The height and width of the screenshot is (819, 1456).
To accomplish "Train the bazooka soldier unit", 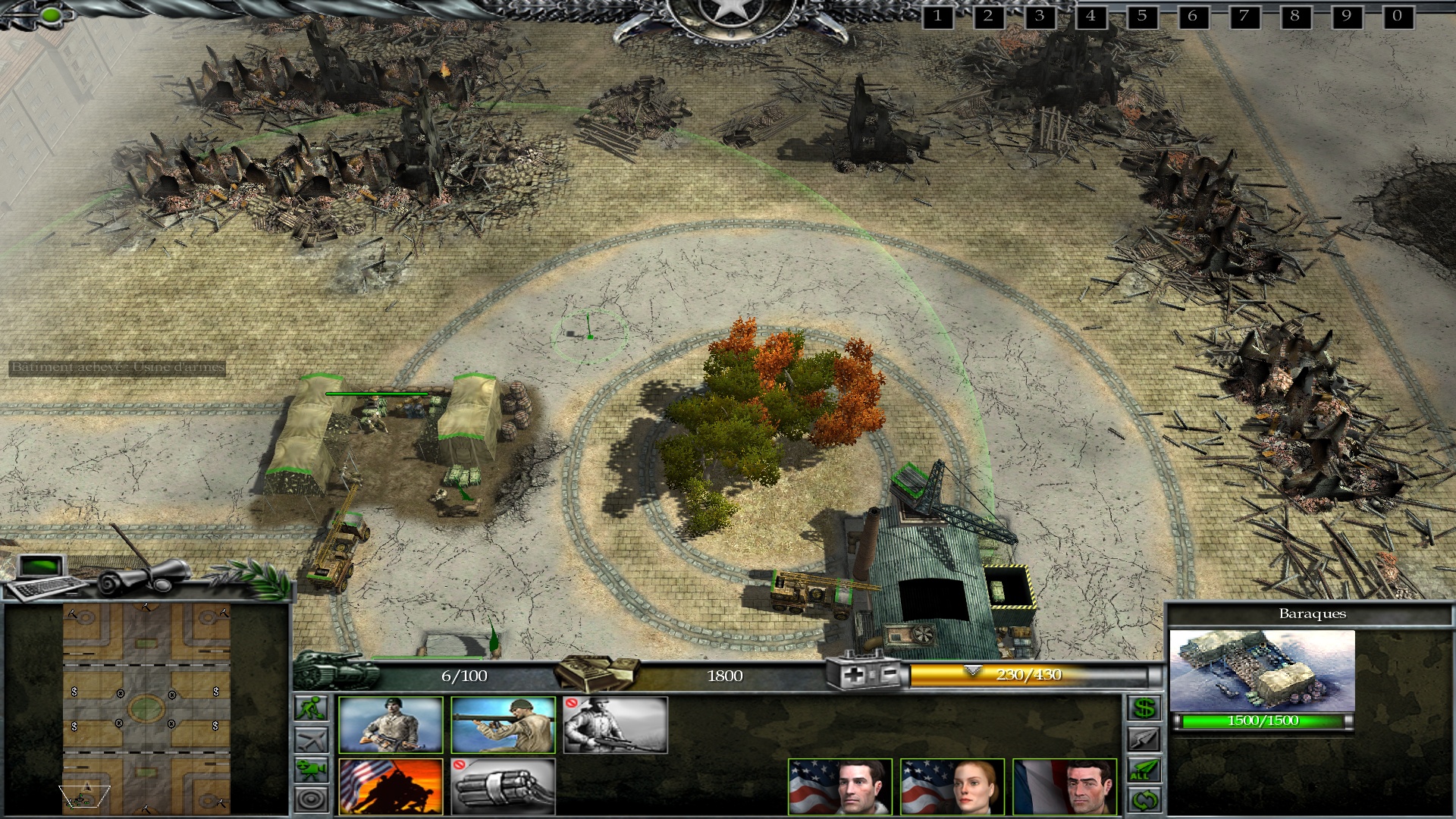I will (x=503, y=725).
